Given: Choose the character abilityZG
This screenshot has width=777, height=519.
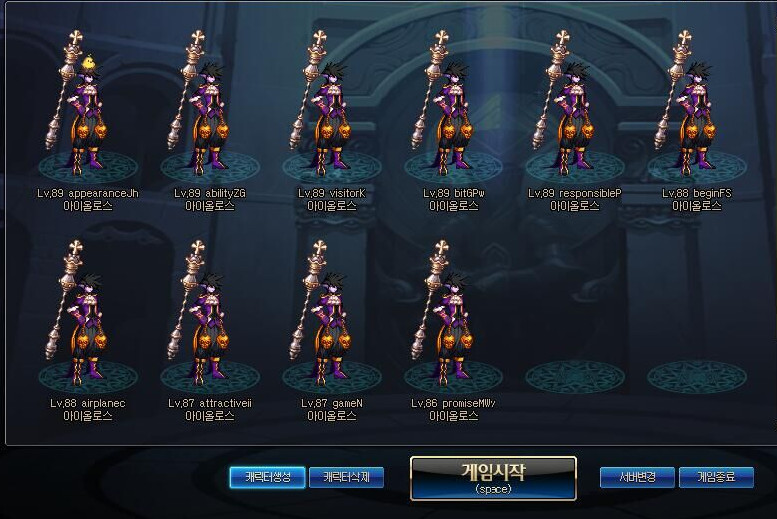Looking at the screenshot, I should click(209, 110).
